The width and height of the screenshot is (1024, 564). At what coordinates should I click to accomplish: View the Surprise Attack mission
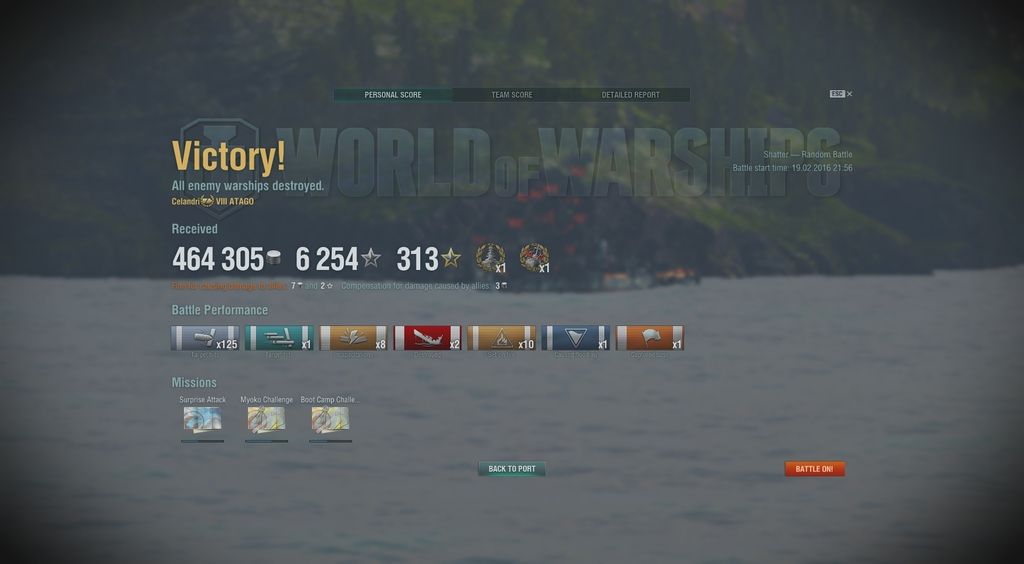coord(202,419)
